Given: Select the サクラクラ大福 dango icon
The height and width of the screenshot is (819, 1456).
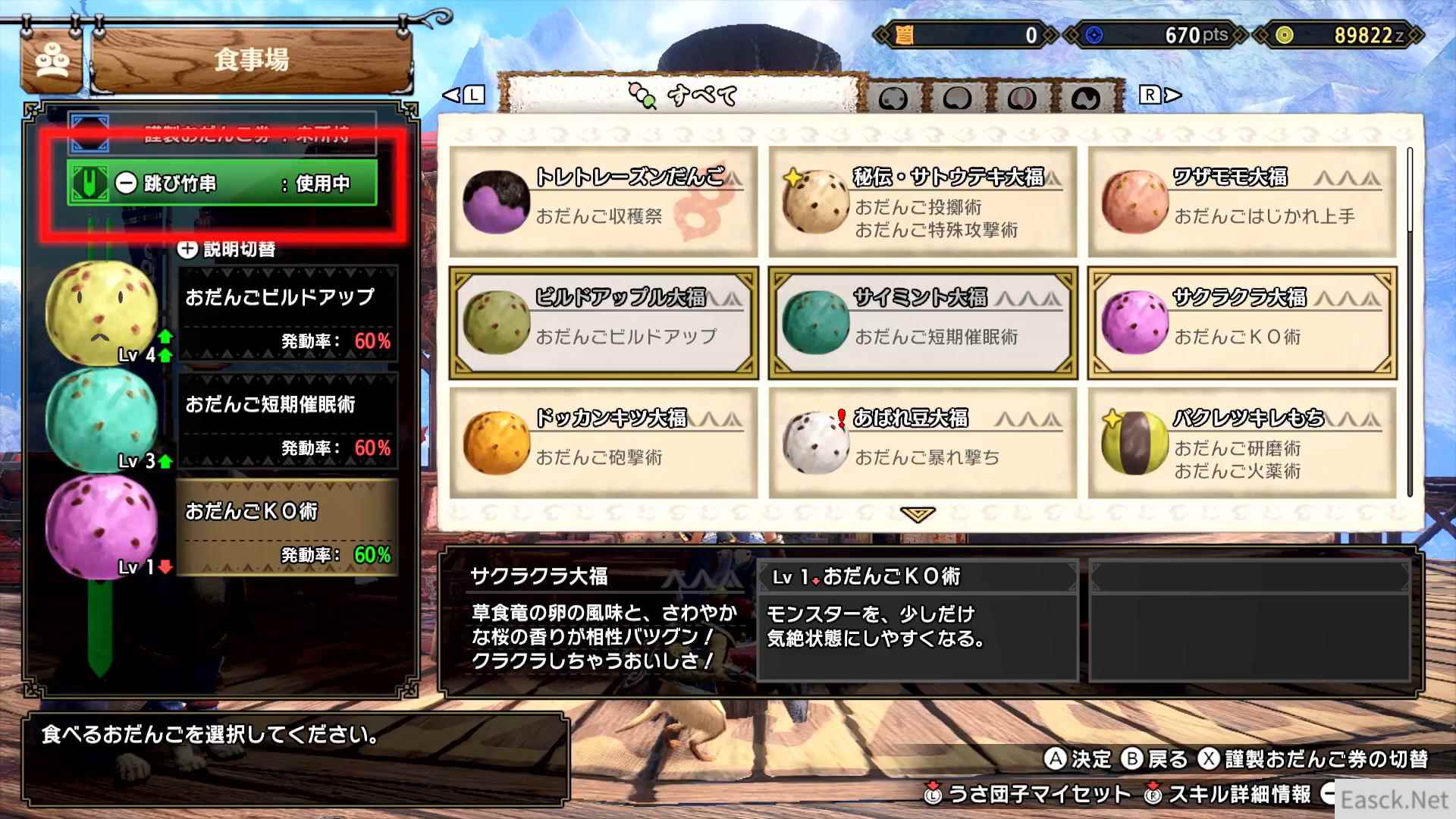Looking at the screenshot, I should click(x=1134, y=322).
